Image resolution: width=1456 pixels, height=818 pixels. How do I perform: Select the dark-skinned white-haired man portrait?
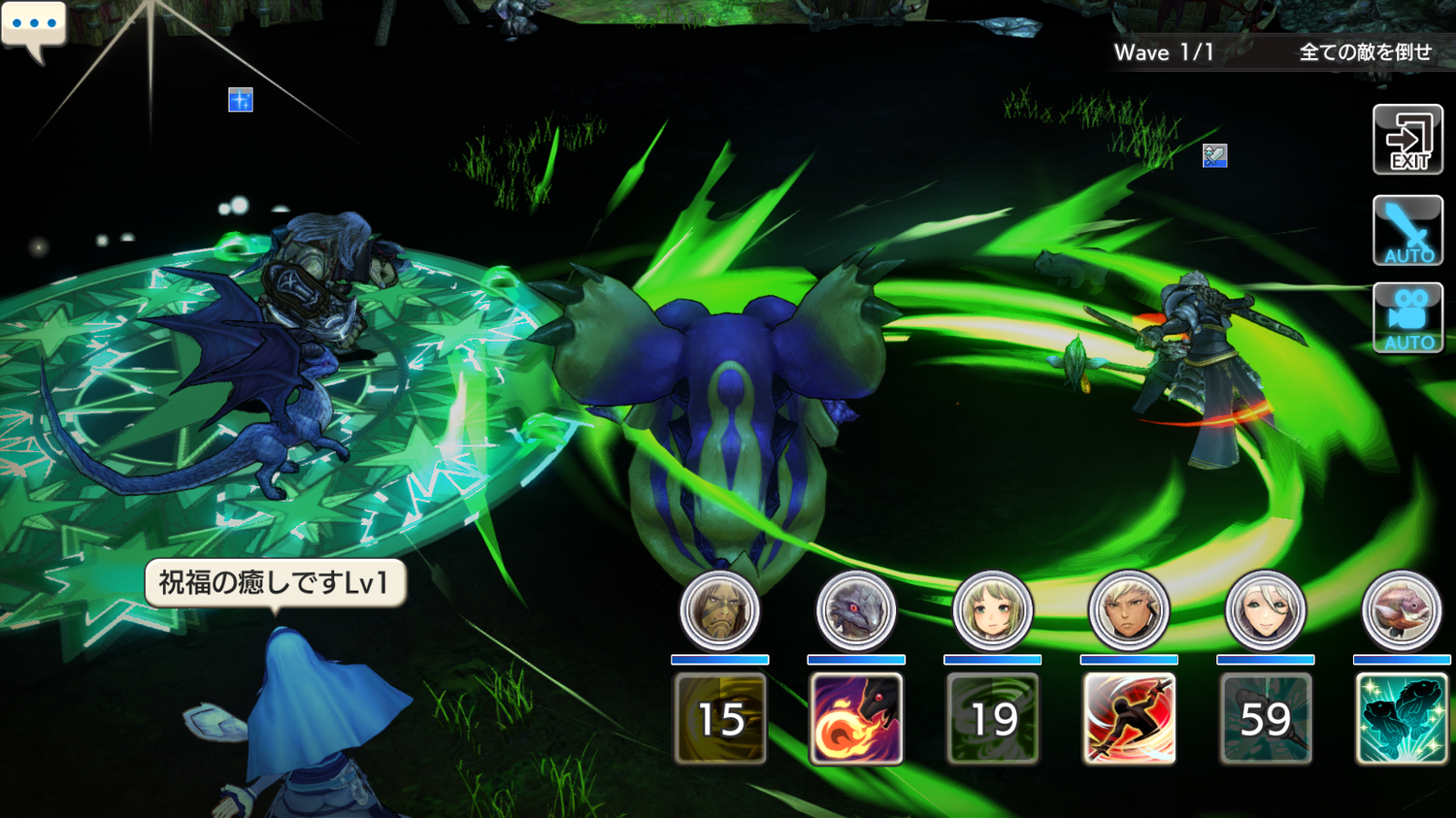point(1129,611)
